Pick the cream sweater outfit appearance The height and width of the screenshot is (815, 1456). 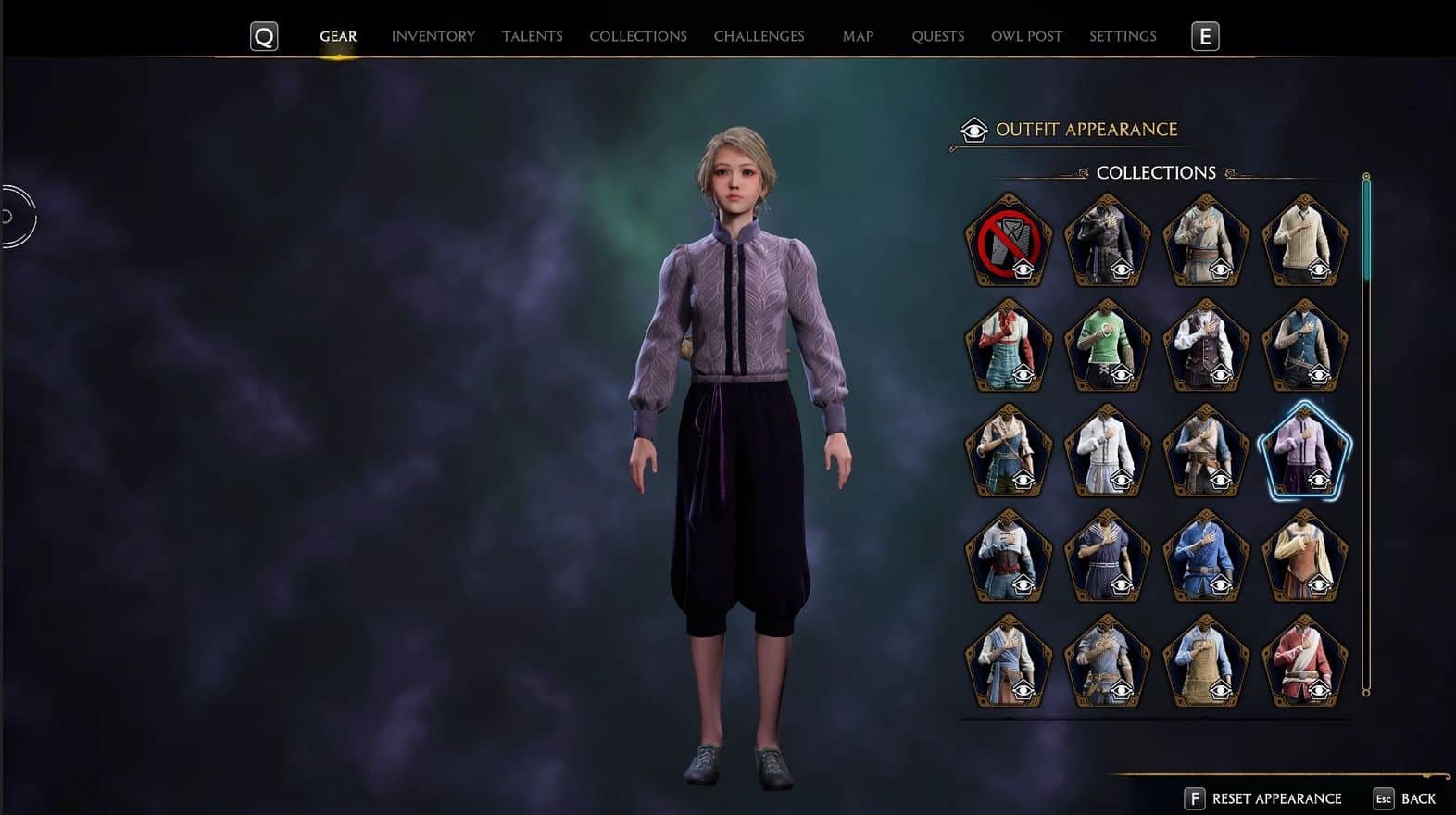[1305, 241]
